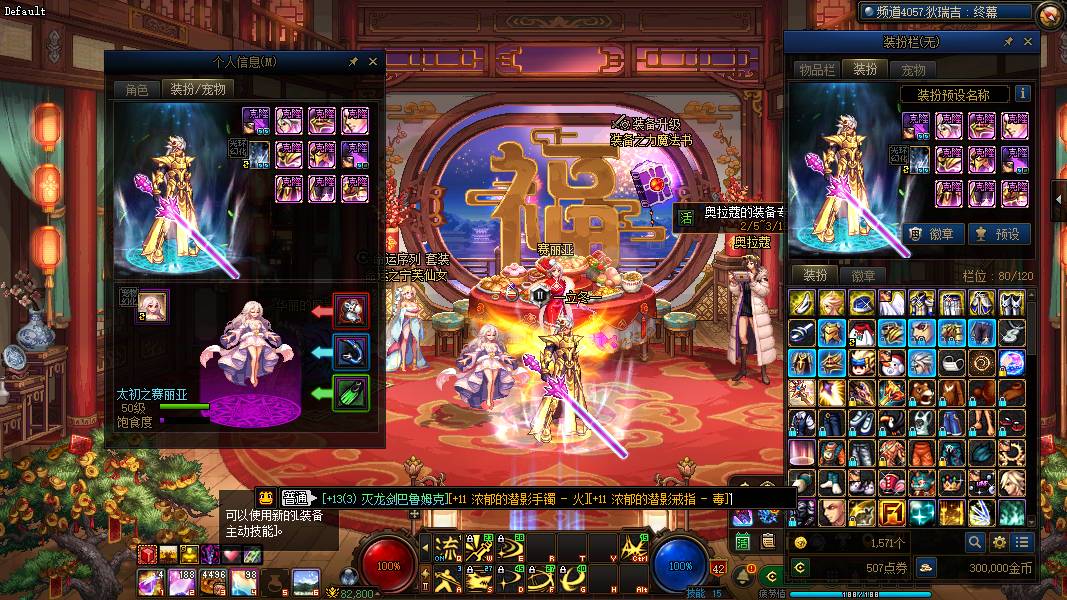Image resolution: width=1067 pixels, height=600 pixels.
Task: Close the 个人信息 personal info window
Action: point(373,62)
